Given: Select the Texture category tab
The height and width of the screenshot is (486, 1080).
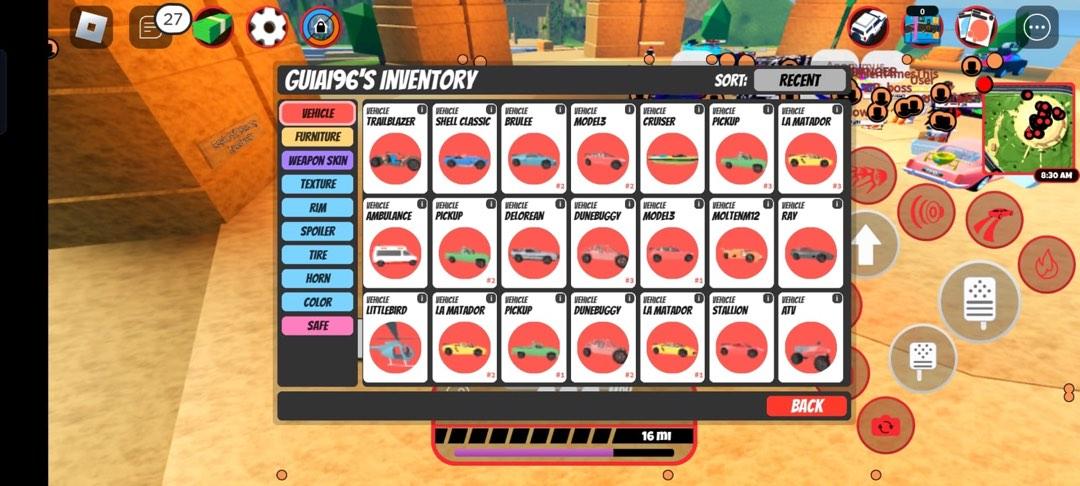Looking at the screenshot, I should tap(317, 184).
